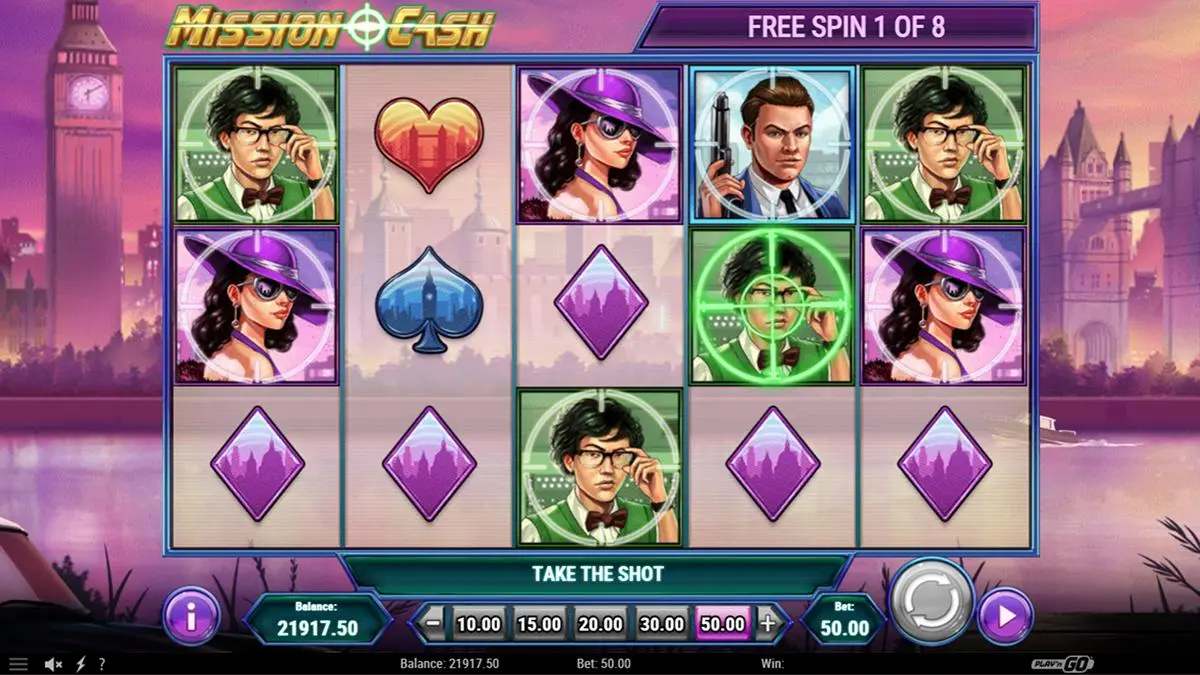This screenshot has width=1200, height=675.
Task: Choose the 15.00 bet option
Action: click(539, 624)
